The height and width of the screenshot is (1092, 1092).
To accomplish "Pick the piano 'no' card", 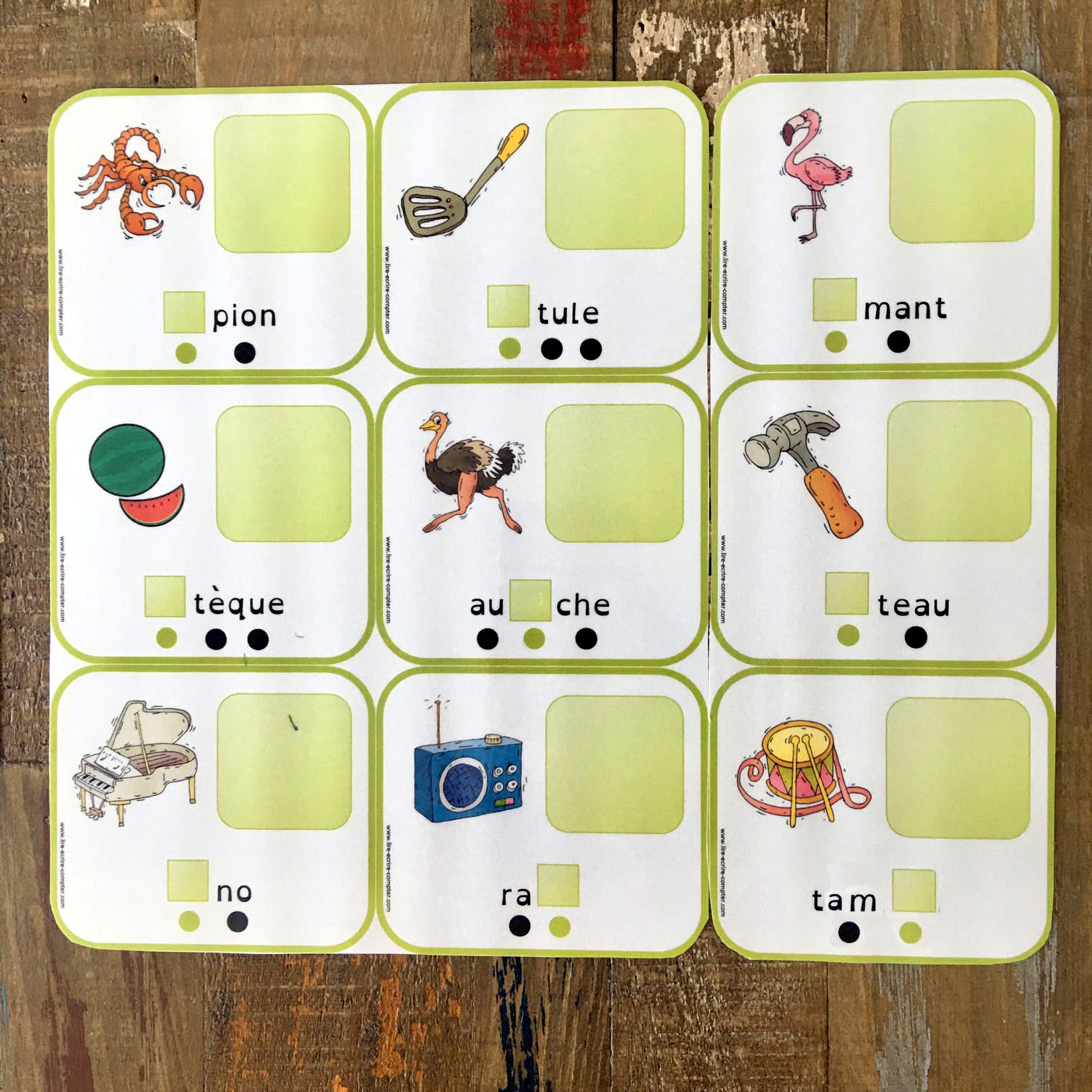I will pos(209,807).
